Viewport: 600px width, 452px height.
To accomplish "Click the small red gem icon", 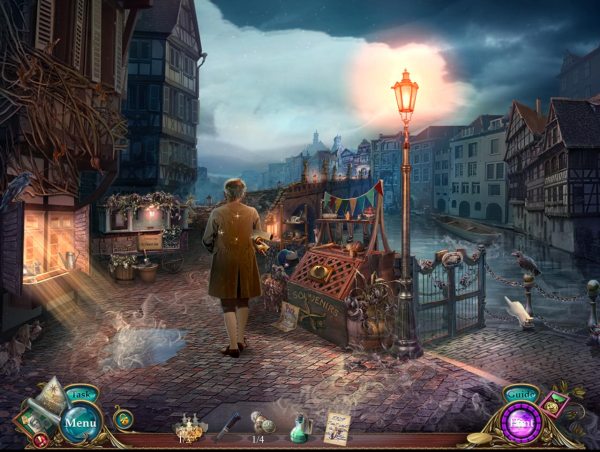I will tap(40, 439).
